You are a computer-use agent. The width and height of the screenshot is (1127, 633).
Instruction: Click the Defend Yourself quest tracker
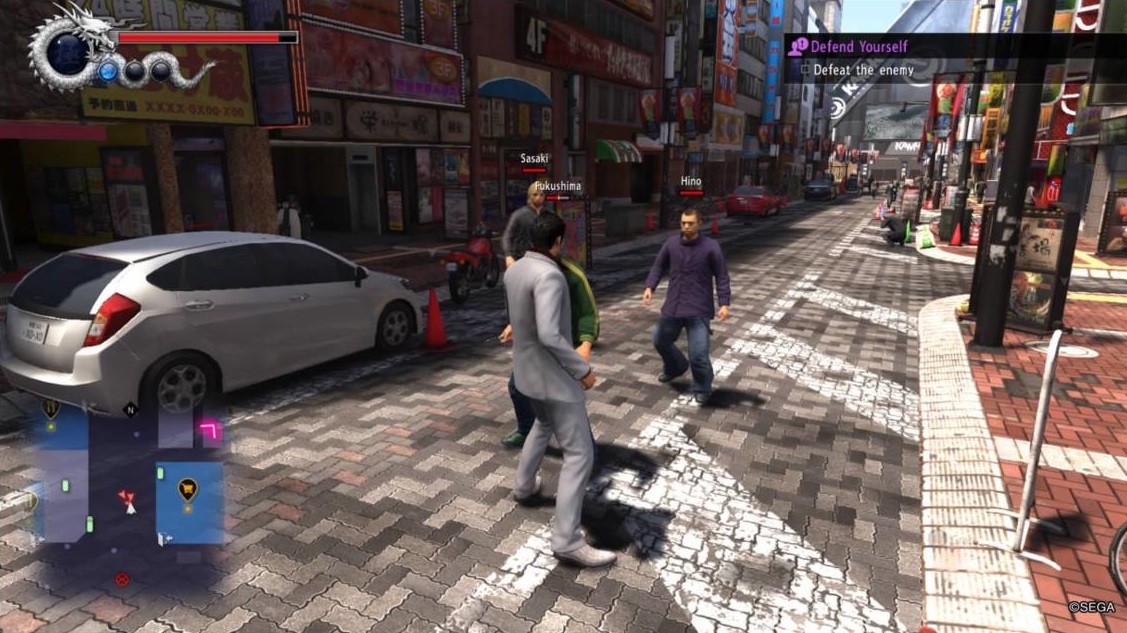[x=858, y=46]
